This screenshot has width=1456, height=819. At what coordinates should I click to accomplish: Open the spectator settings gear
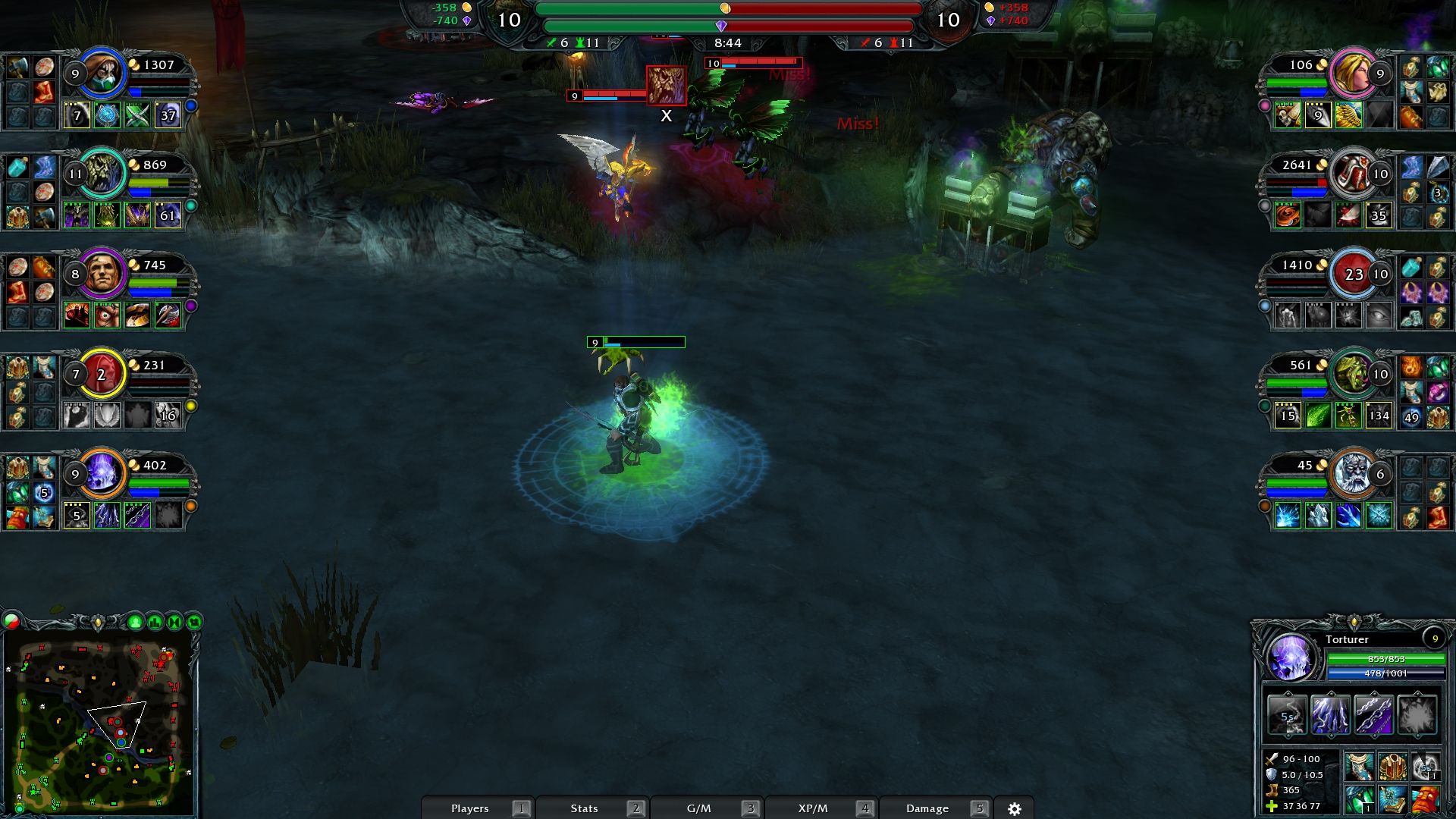1016,808
